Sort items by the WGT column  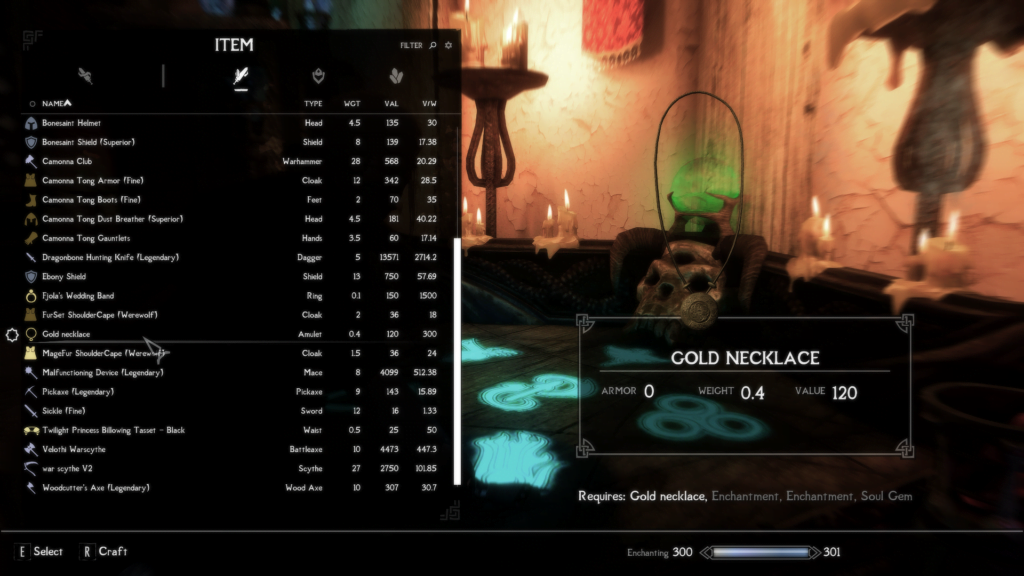tap(352, 103)
